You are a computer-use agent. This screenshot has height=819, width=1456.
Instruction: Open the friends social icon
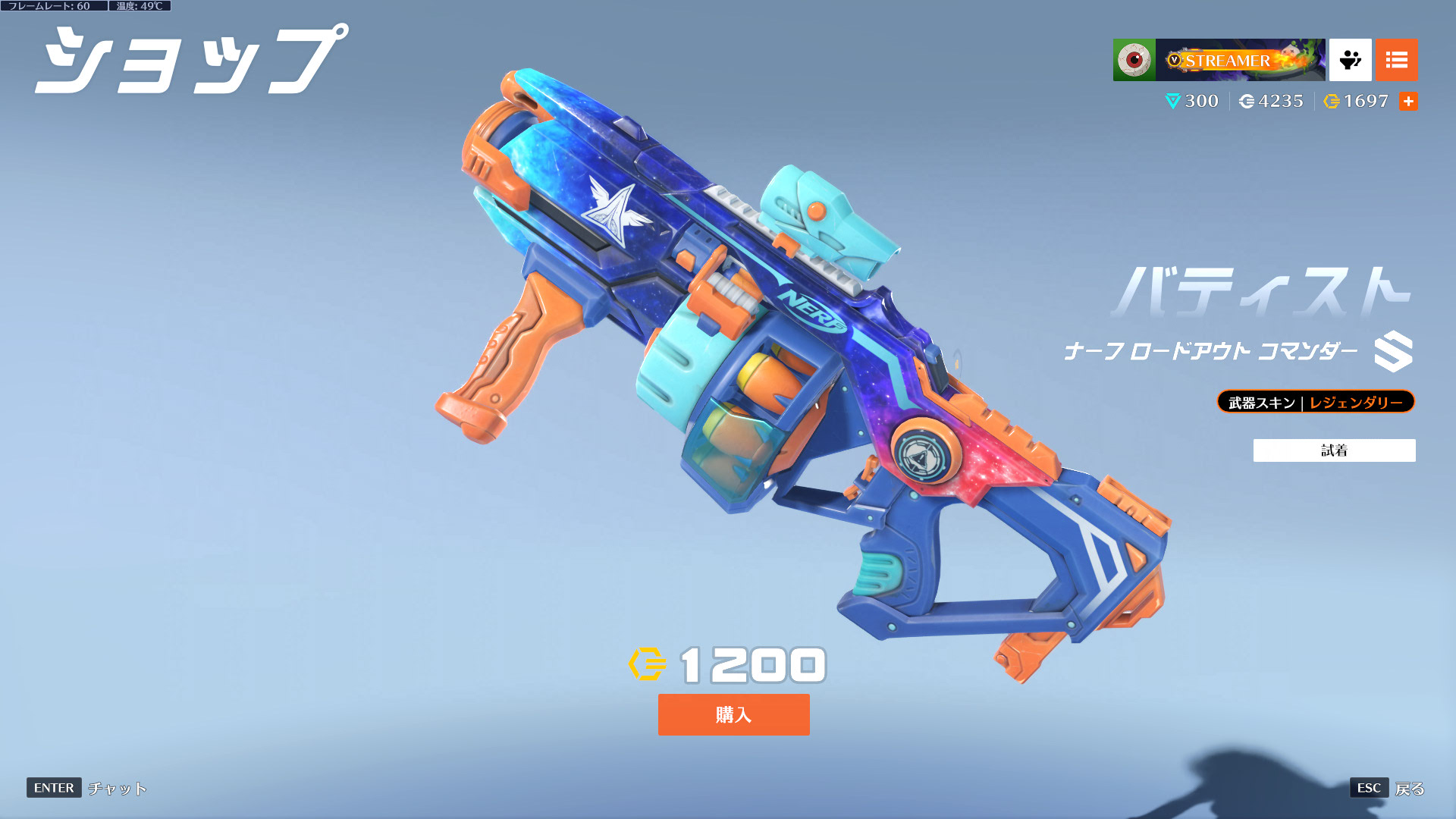(1350, 60)
